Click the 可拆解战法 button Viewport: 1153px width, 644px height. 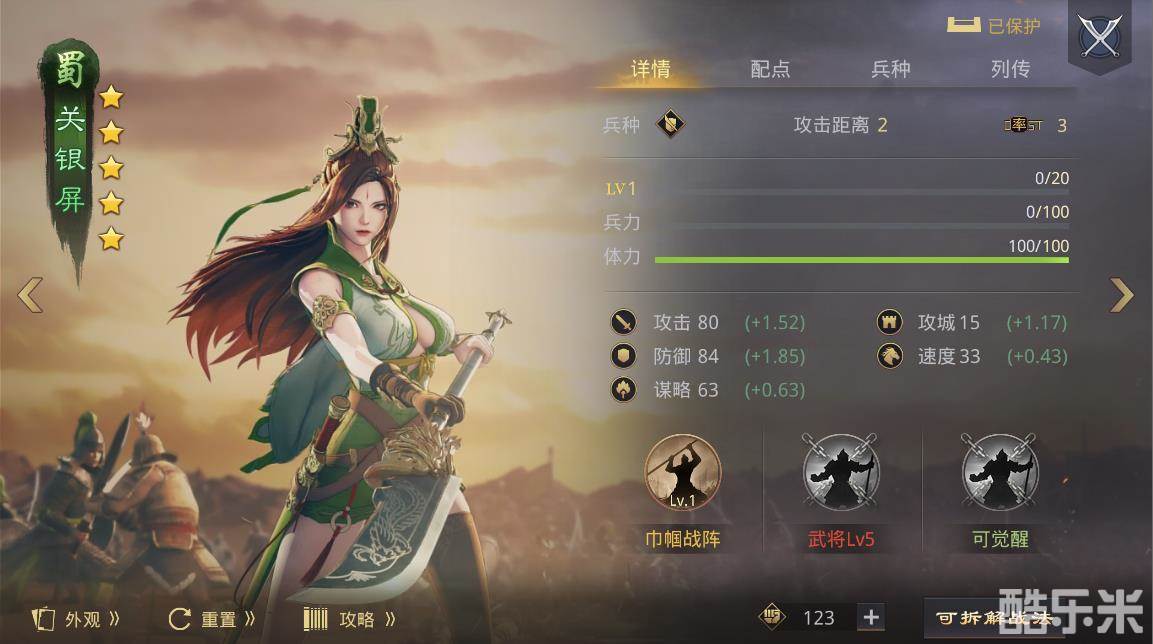994,618
